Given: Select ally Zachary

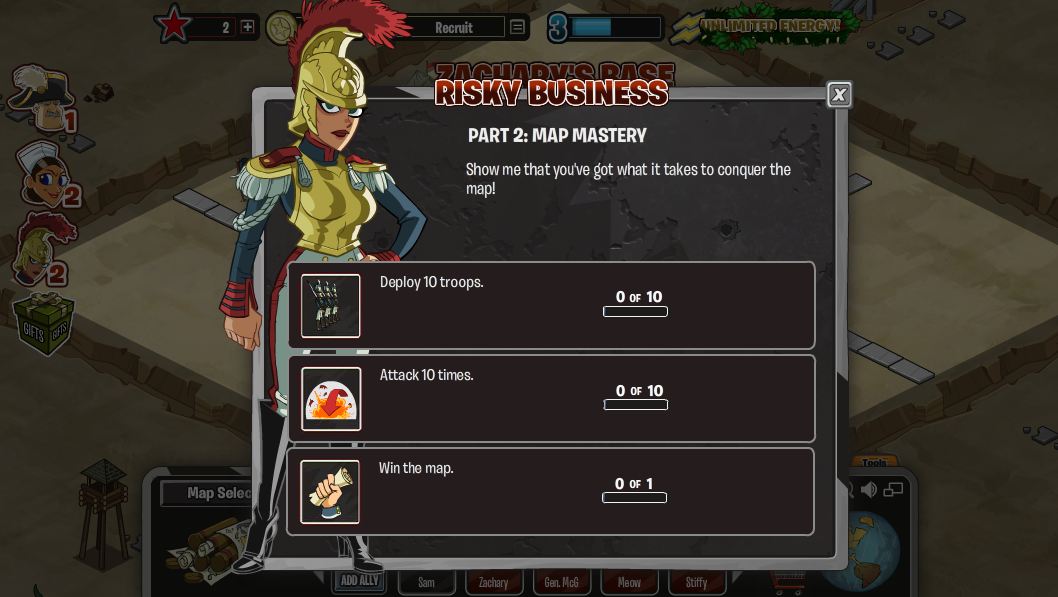Looking at the screenshot, I should (494, 582).
